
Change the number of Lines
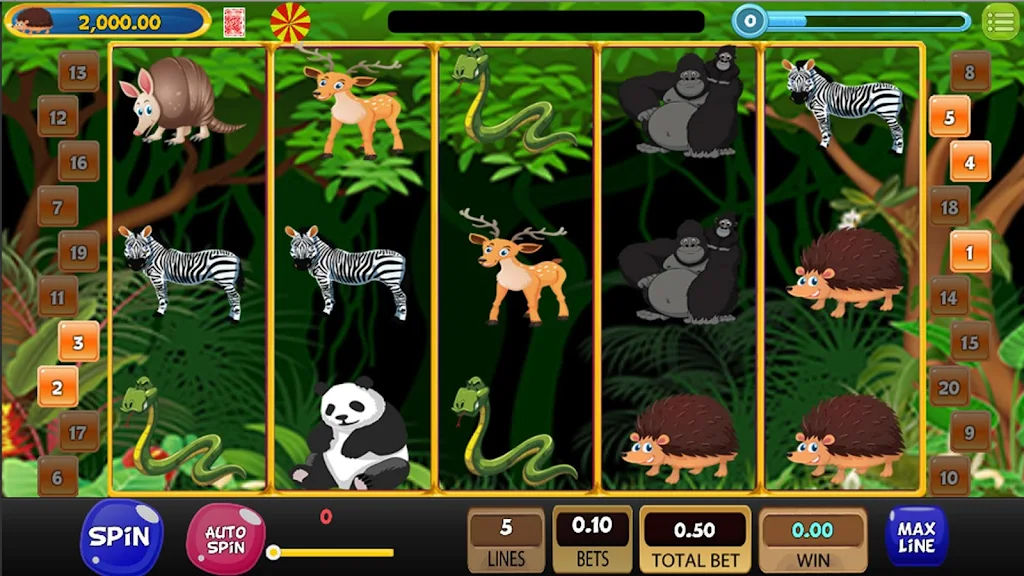[506, 539]
